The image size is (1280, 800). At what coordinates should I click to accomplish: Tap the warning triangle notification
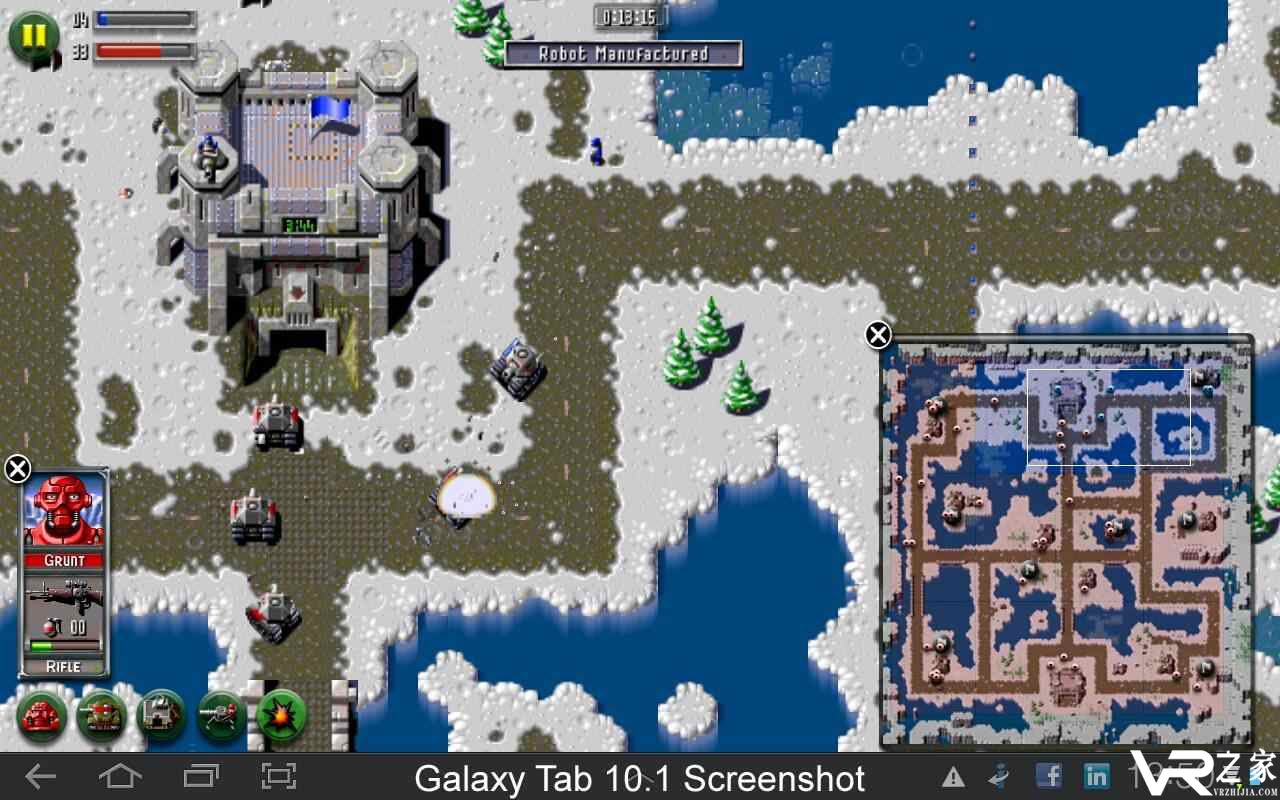953,777
